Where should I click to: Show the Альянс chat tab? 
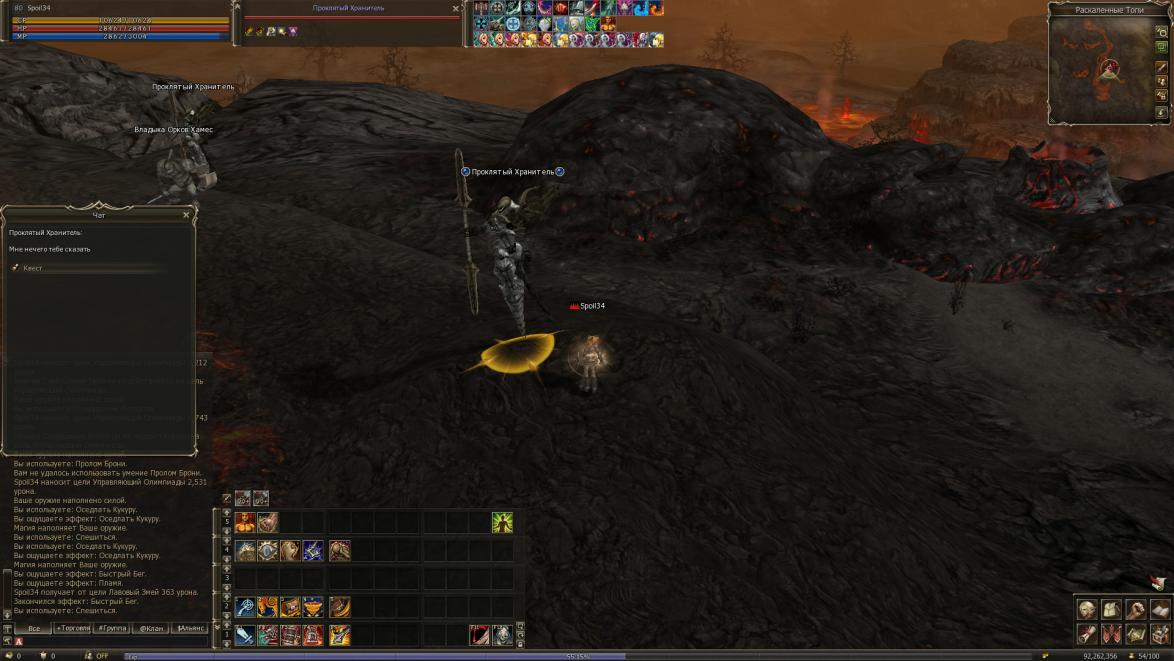189,628
